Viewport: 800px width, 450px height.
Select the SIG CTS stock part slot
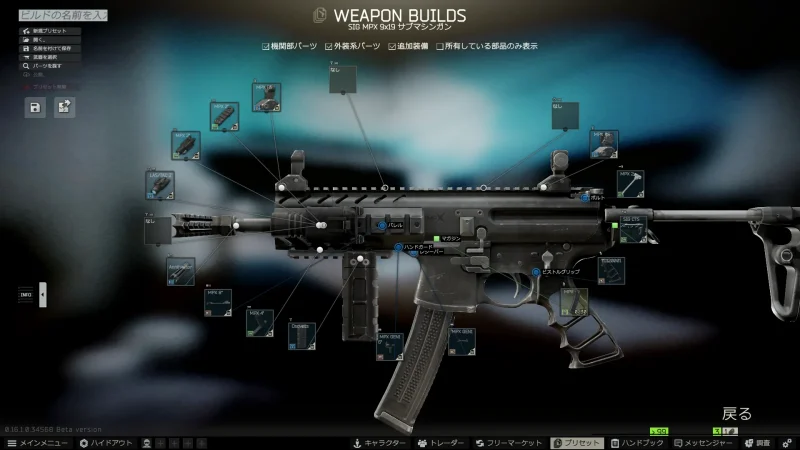[634, 229]
